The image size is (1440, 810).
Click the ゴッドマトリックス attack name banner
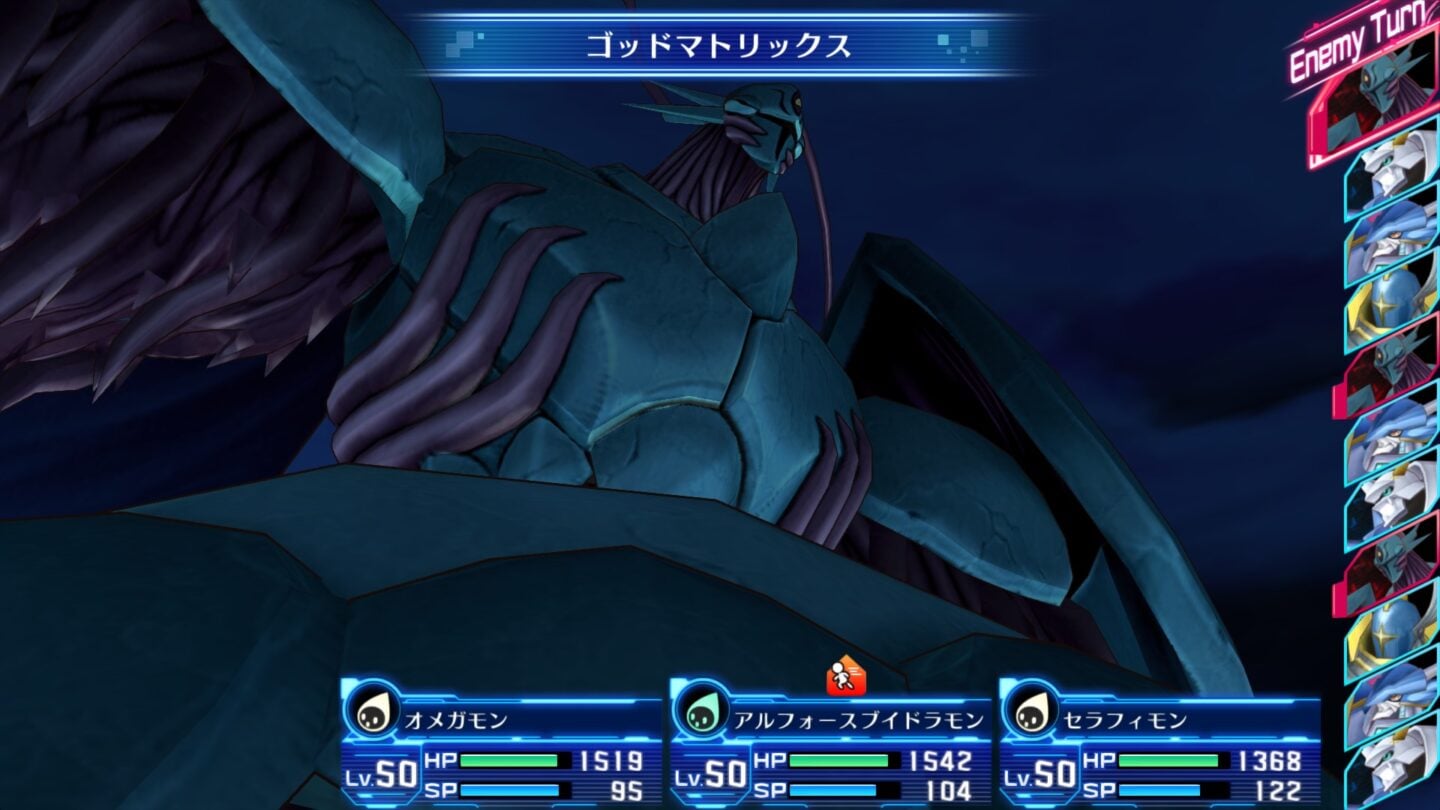point(720,45)
